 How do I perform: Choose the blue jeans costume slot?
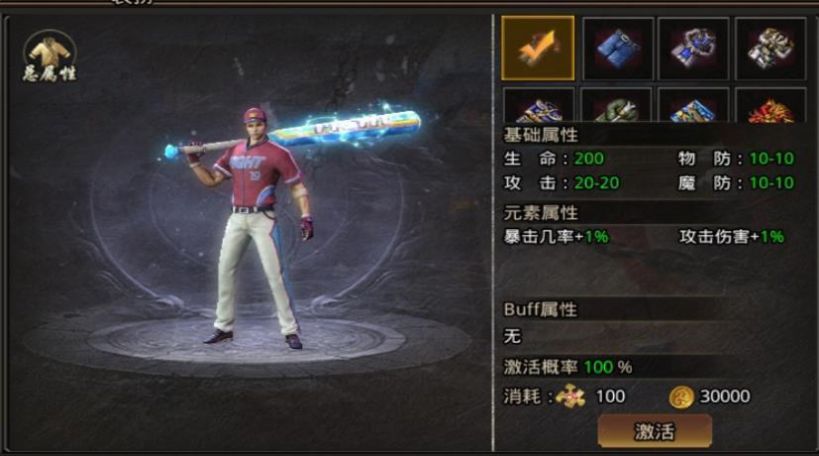[618, 47]
